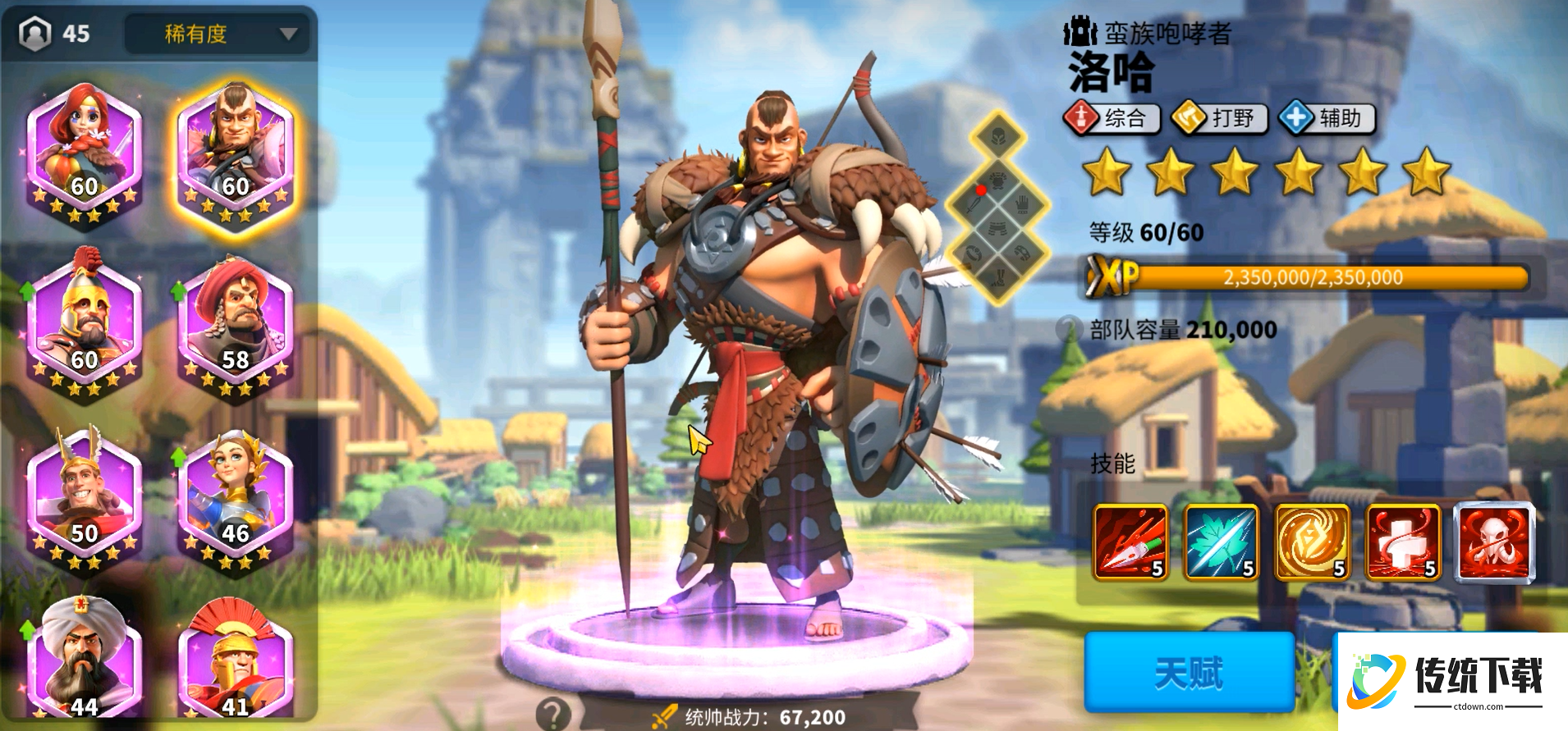
Task: View the golden vortex skill icon
Action: [x=1314, y=544]
